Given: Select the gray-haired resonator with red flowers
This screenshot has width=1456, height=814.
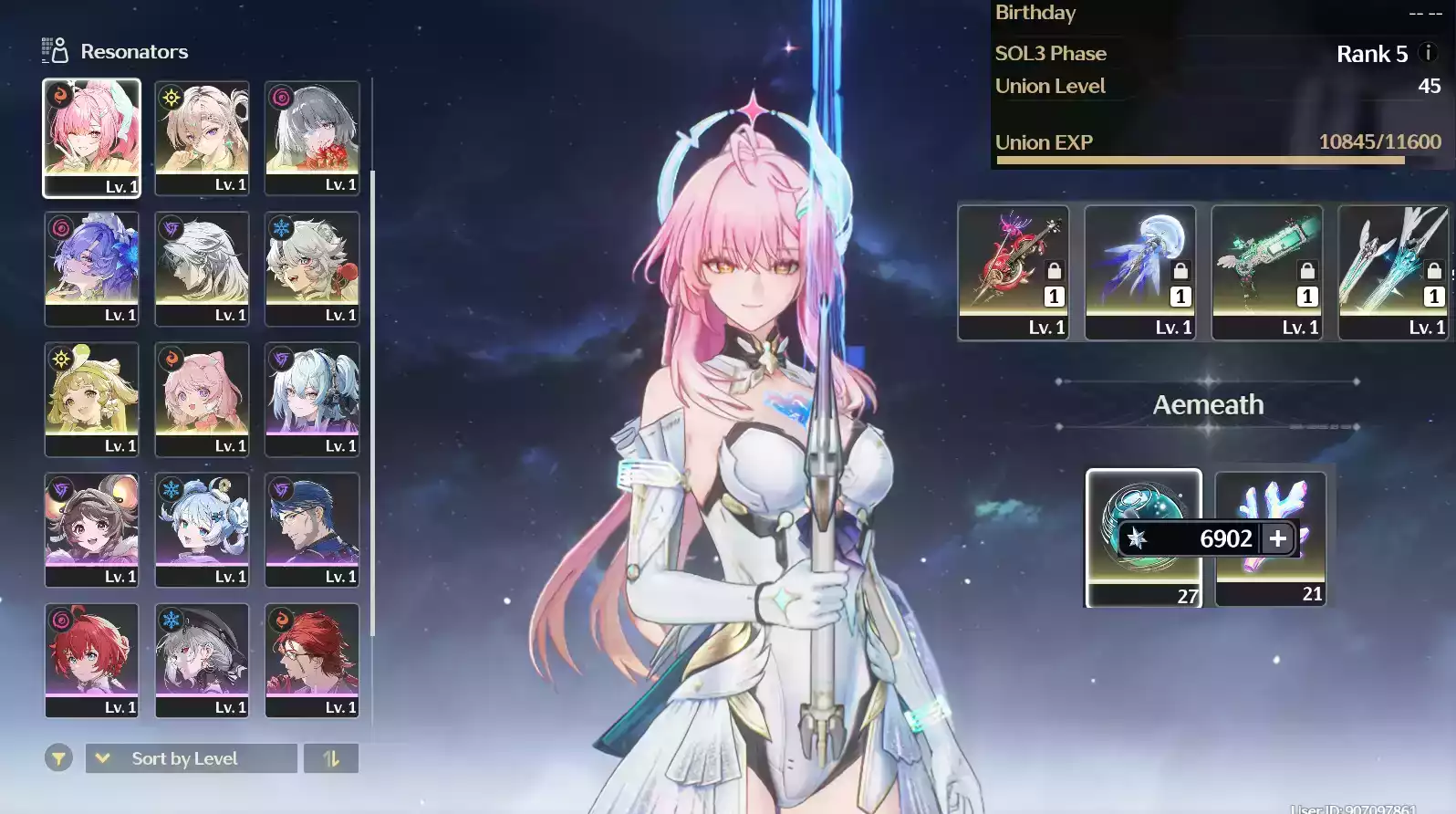Looking at the screenshot, I should pyautogui.click(x=312, y=137).
